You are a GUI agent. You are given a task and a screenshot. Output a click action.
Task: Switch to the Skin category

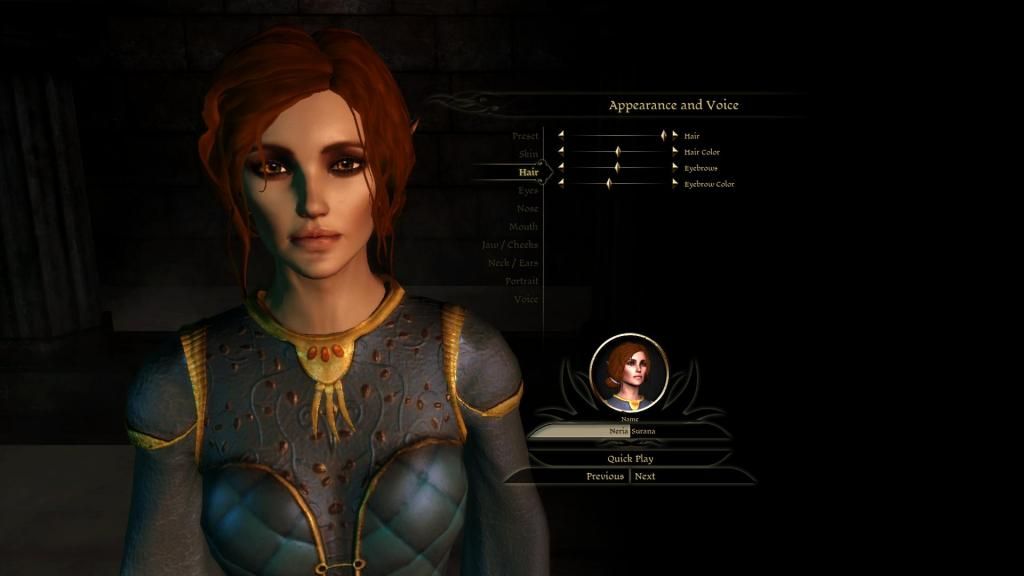(x=528, y=154)
